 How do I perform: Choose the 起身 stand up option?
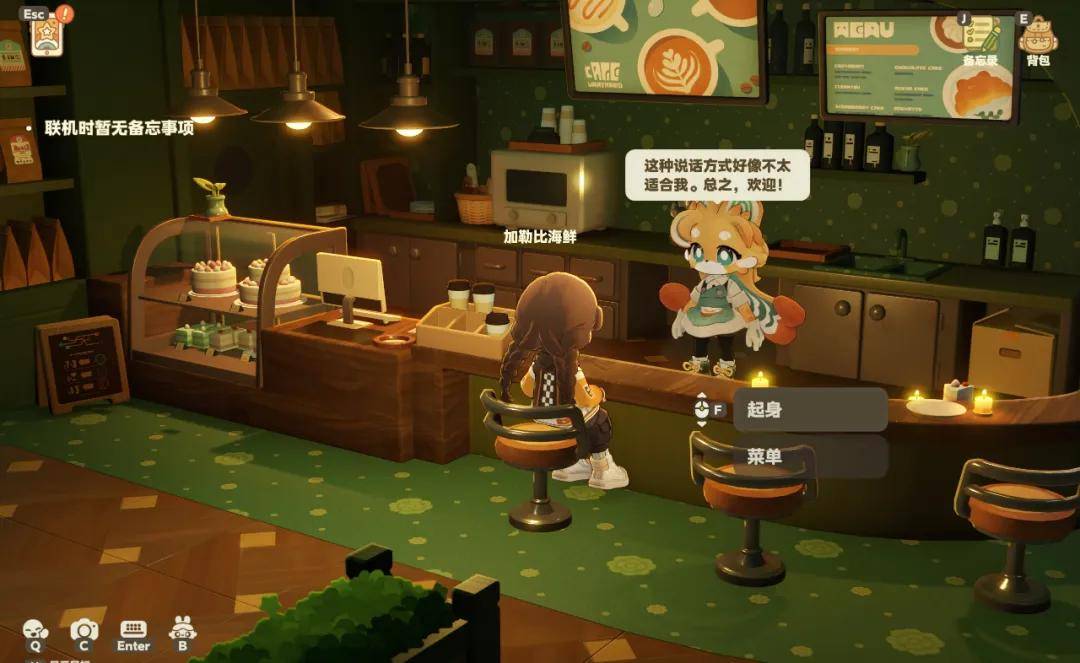810,409
